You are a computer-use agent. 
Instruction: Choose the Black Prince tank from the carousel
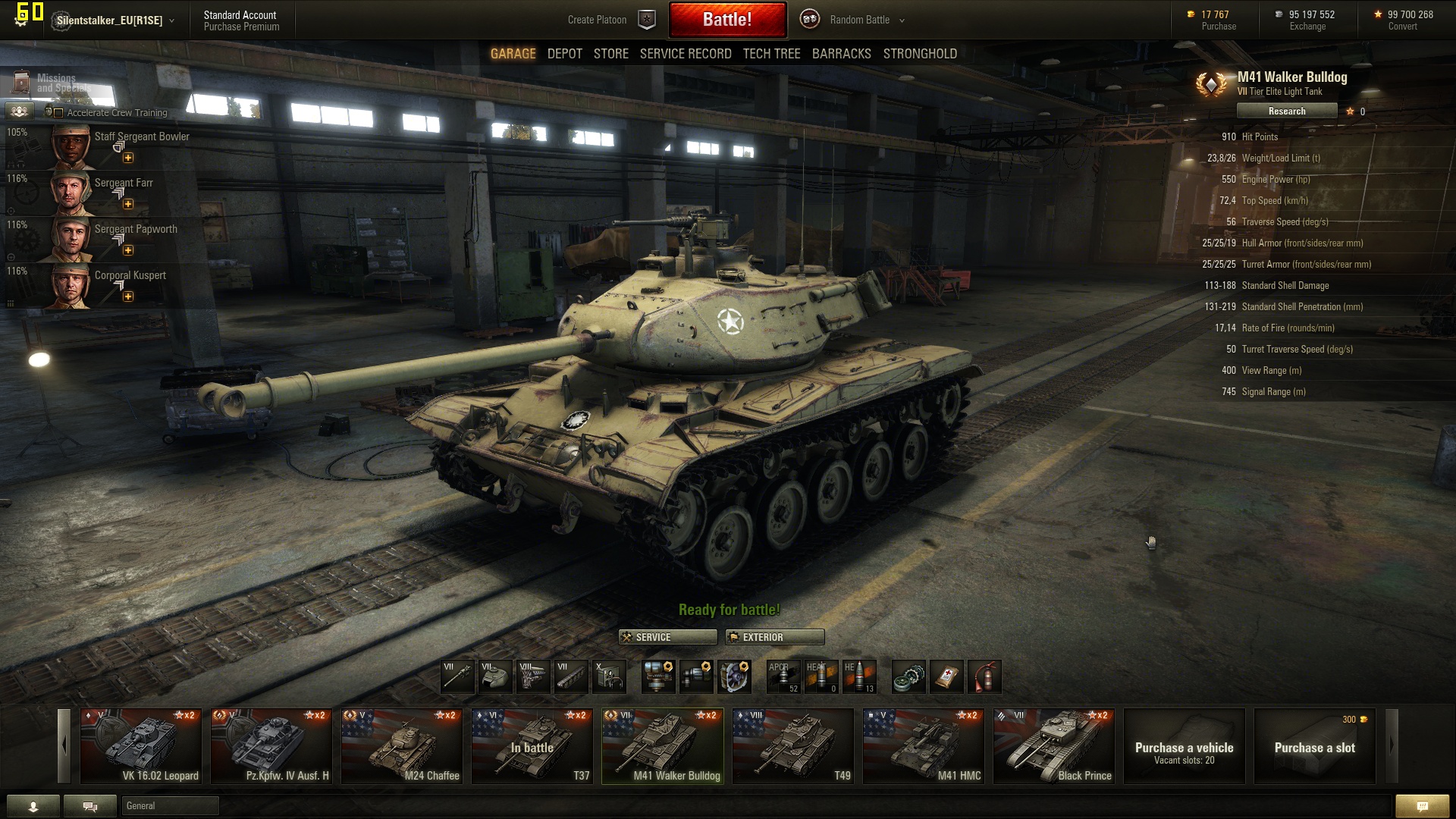[1054, 746]
